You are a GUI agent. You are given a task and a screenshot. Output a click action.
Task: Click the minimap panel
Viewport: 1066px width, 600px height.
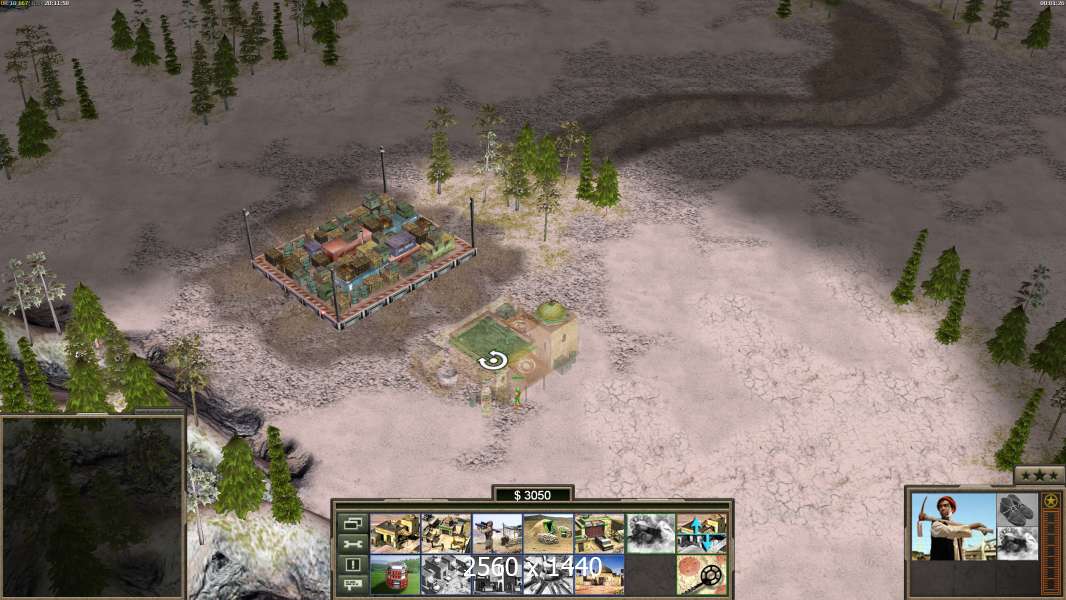93,504
